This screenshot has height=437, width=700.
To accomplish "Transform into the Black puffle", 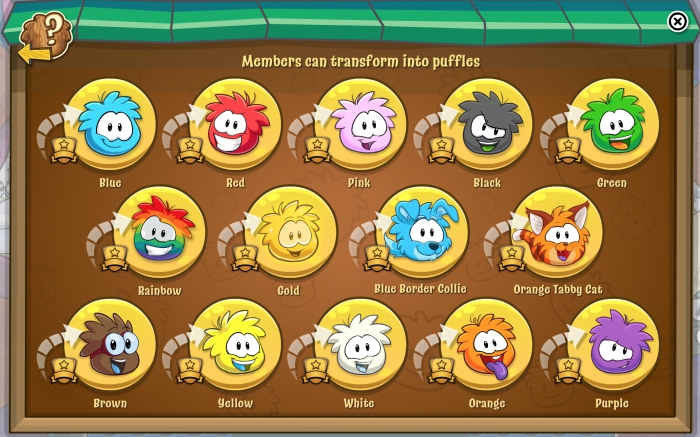I will (486, 125).
